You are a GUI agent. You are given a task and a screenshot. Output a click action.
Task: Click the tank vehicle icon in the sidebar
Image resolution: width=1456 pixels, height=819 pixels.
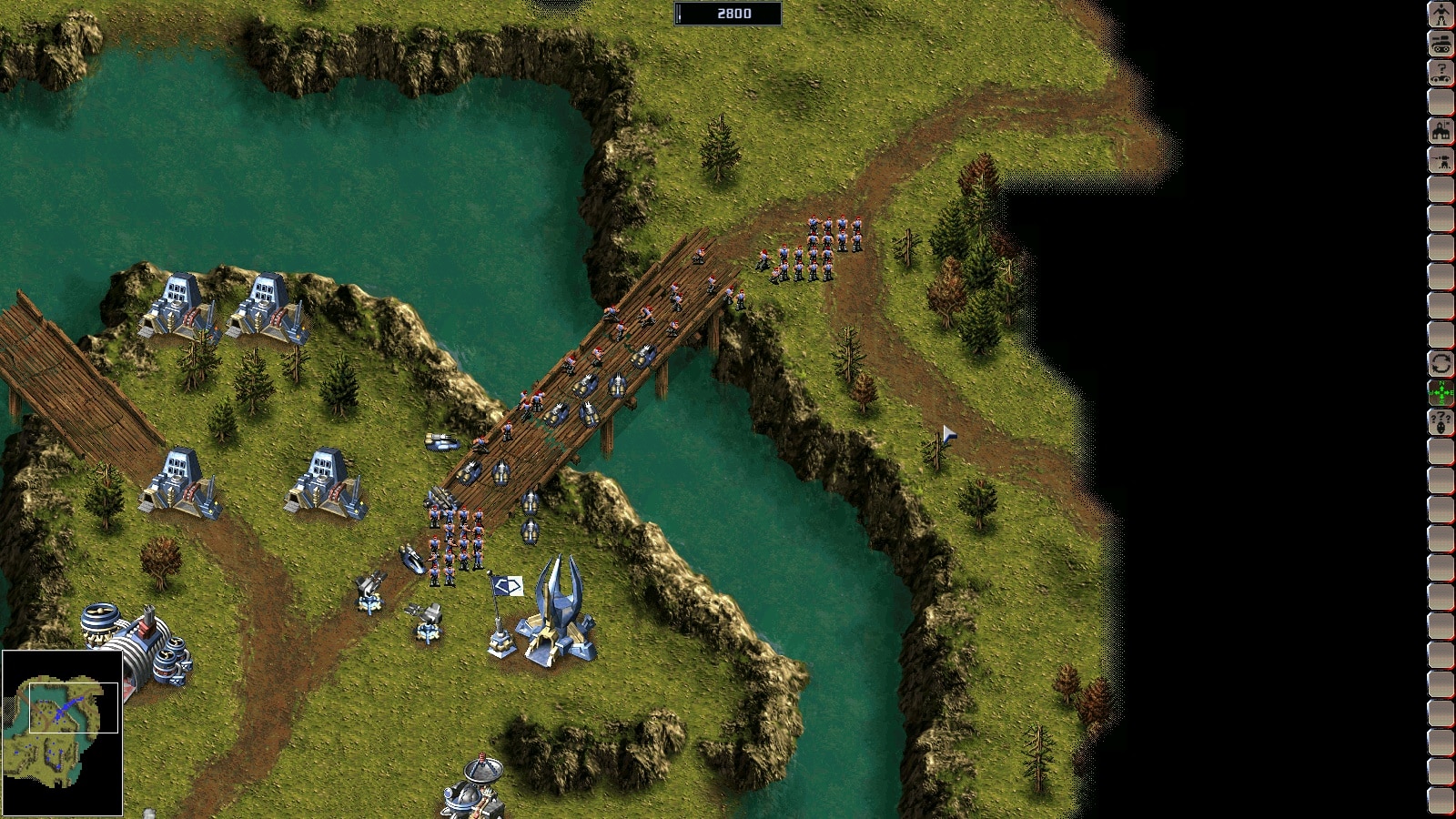point(1441,43)
